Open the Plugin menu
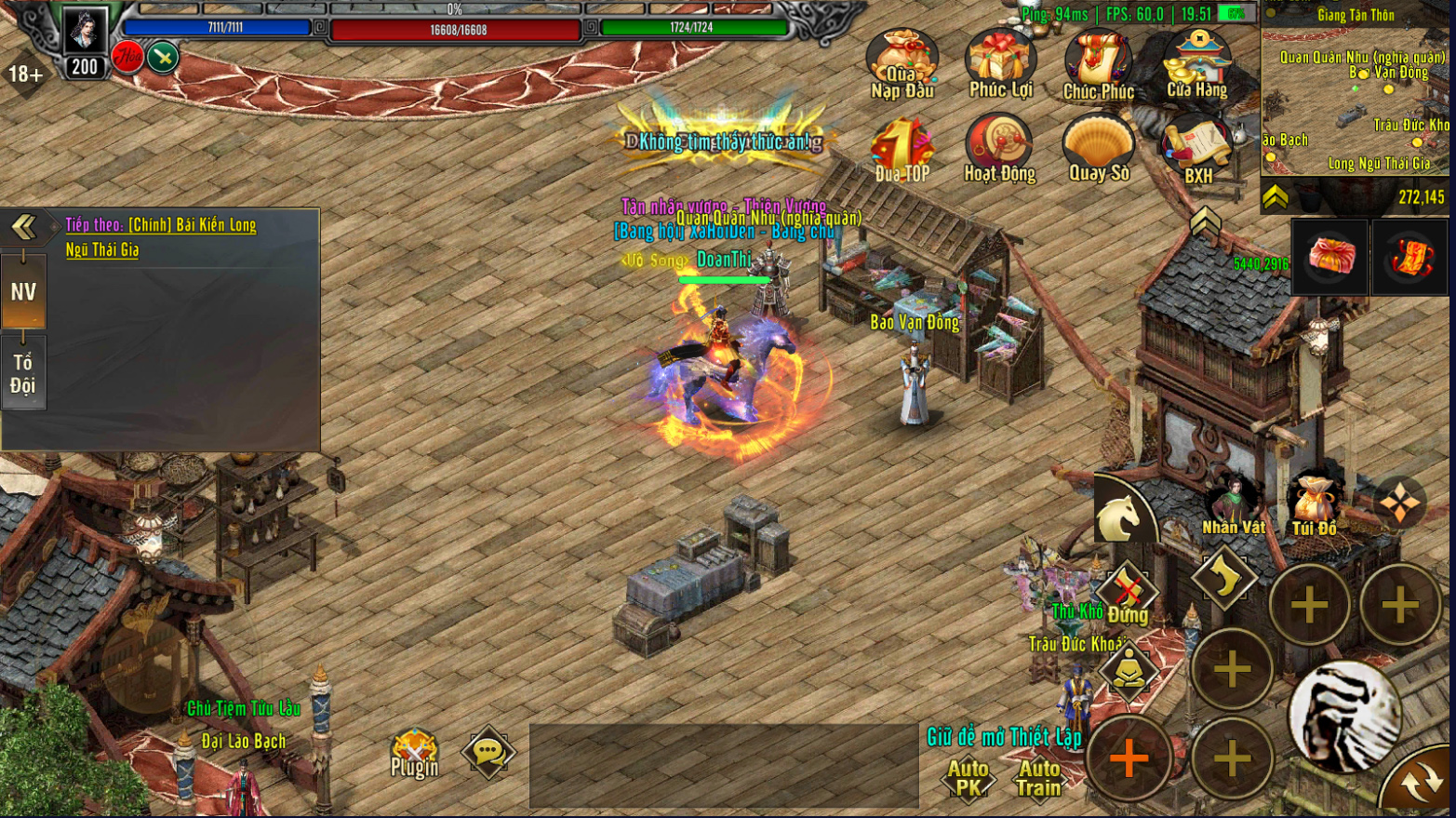Screen dimensions: 1456x818 pos(414,754)
